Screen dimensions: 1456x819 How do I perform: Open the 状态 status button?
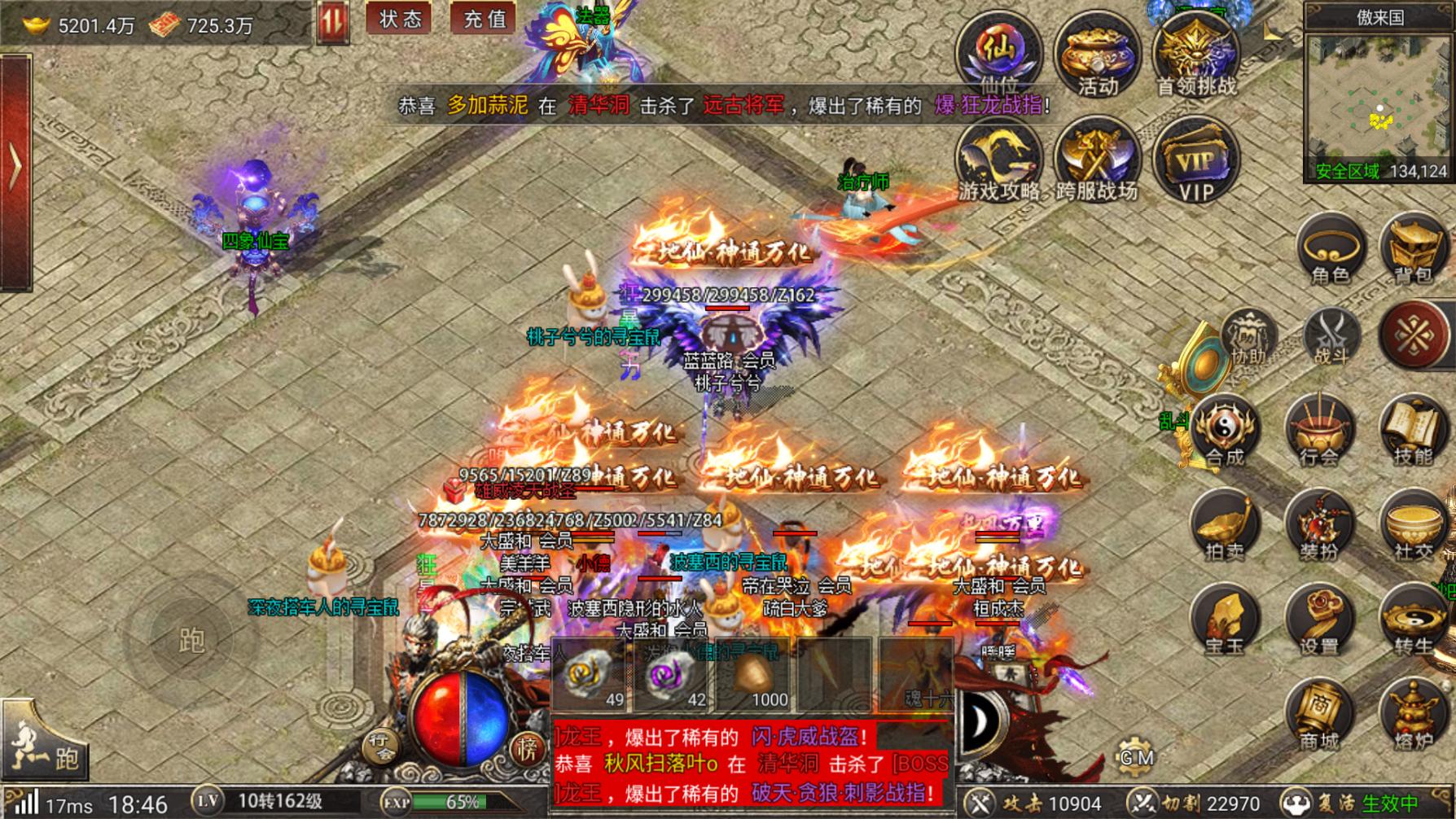[x=399, y=19]
